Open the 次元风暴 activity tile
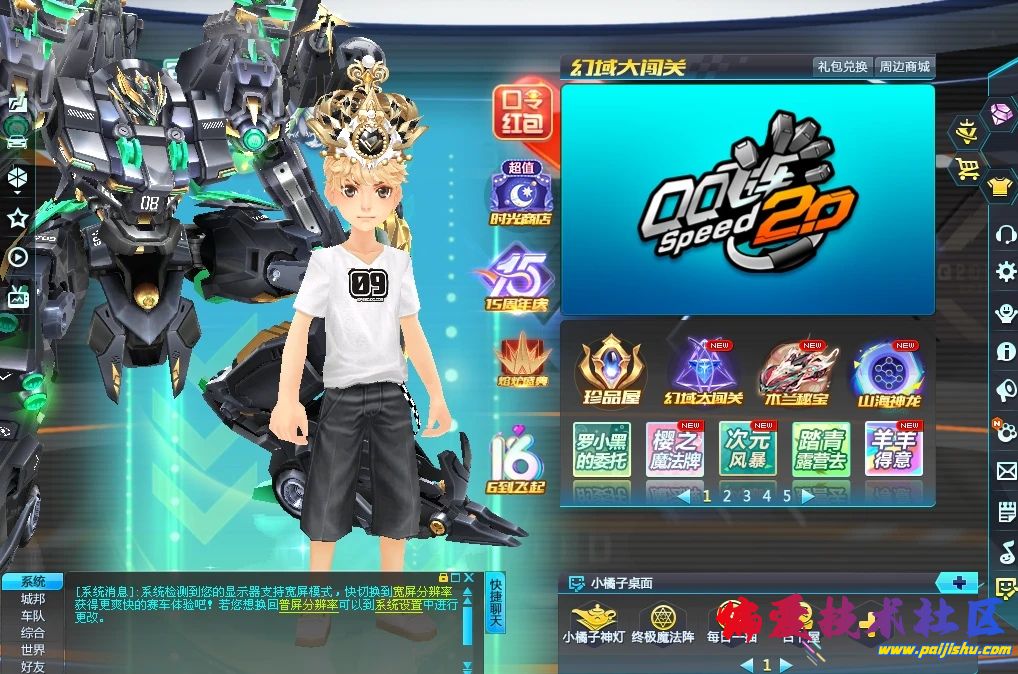1018x674 pixels. coord(747,449)
